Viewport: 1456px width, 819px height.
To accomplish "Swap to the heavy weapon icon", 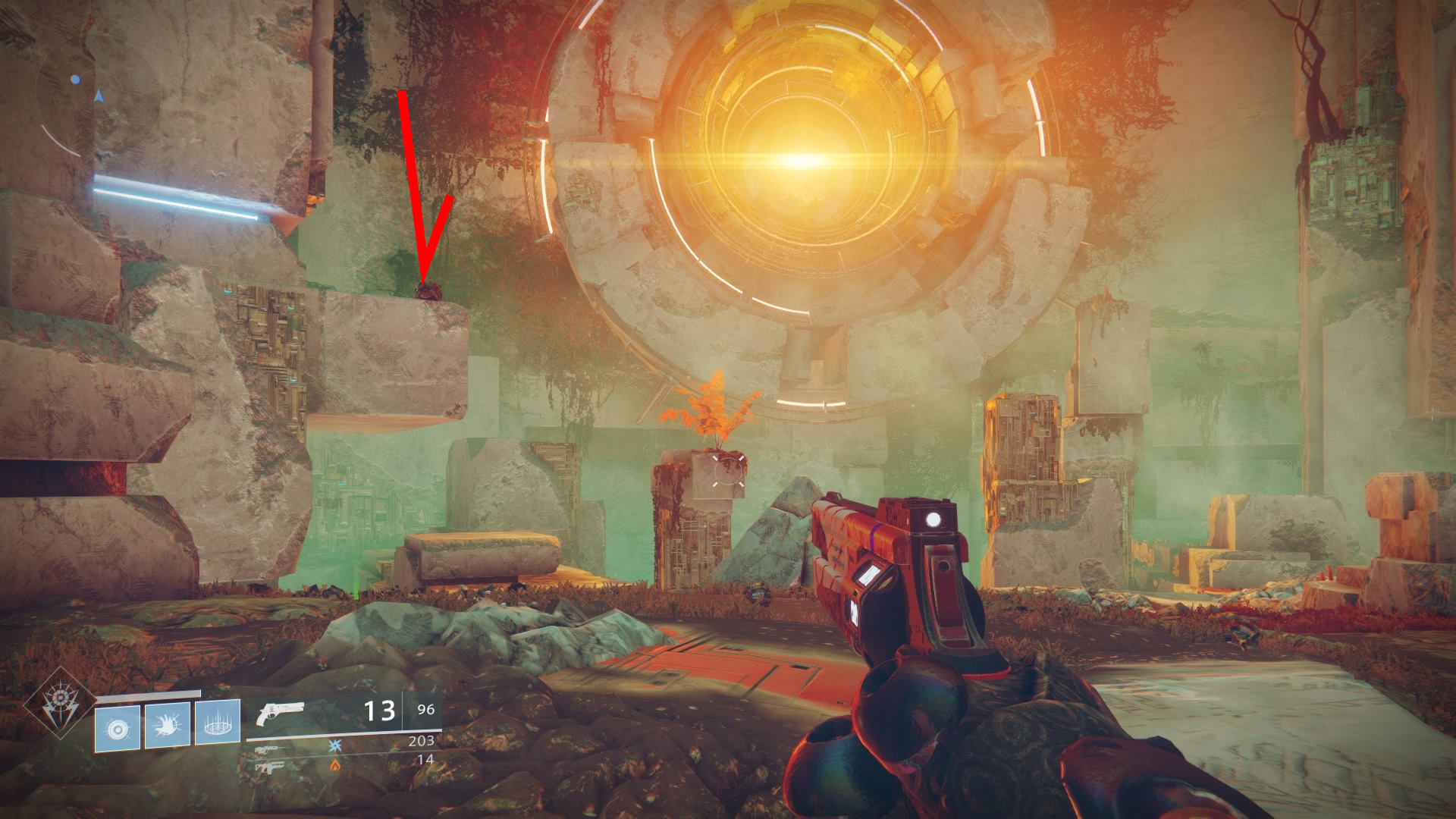I will point(271,767).
